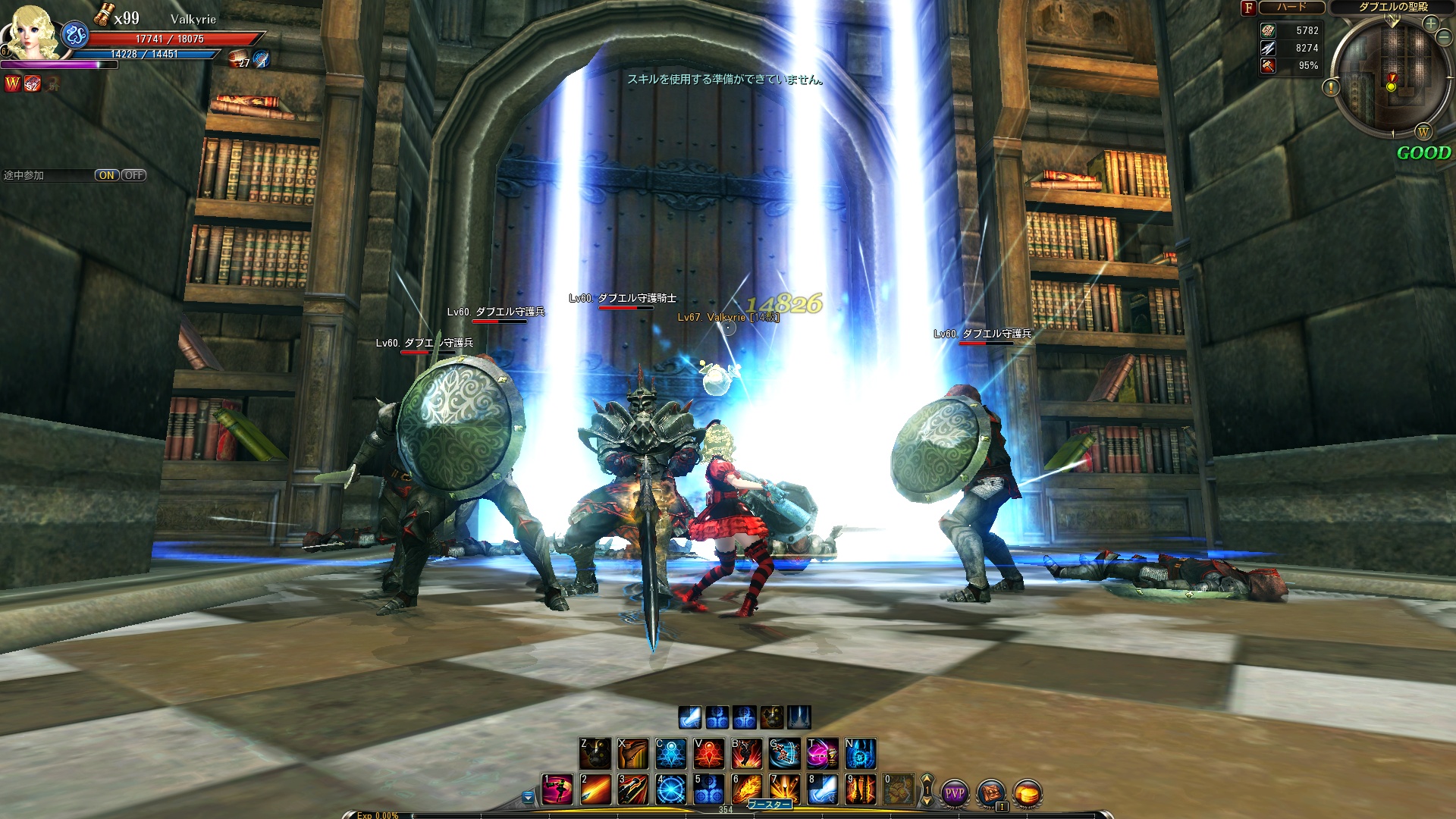Activate the blue burst skill in slot 4

pos(671,789)
